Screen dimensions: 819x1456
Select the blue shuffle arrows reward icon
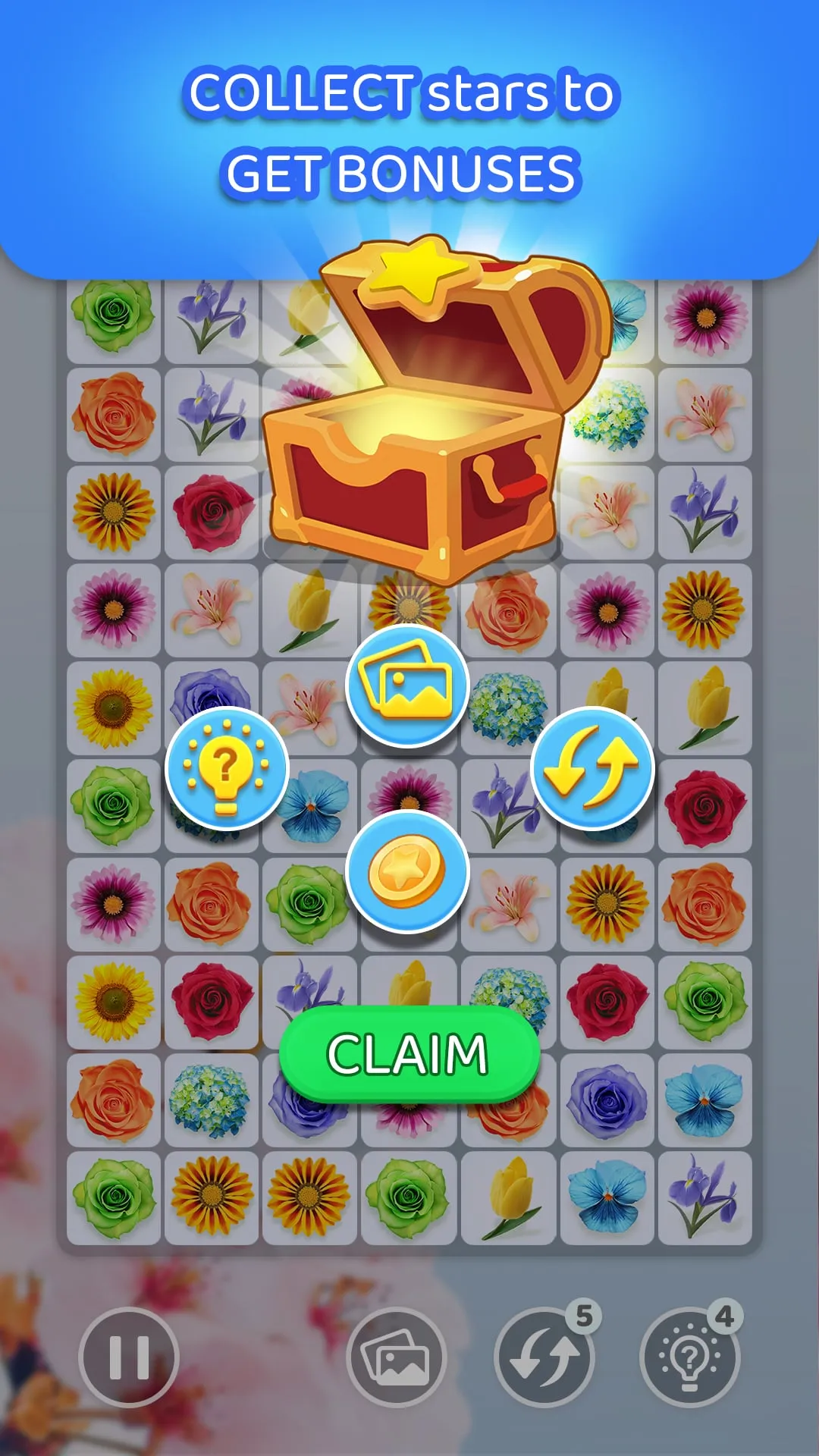pos(592,768)
